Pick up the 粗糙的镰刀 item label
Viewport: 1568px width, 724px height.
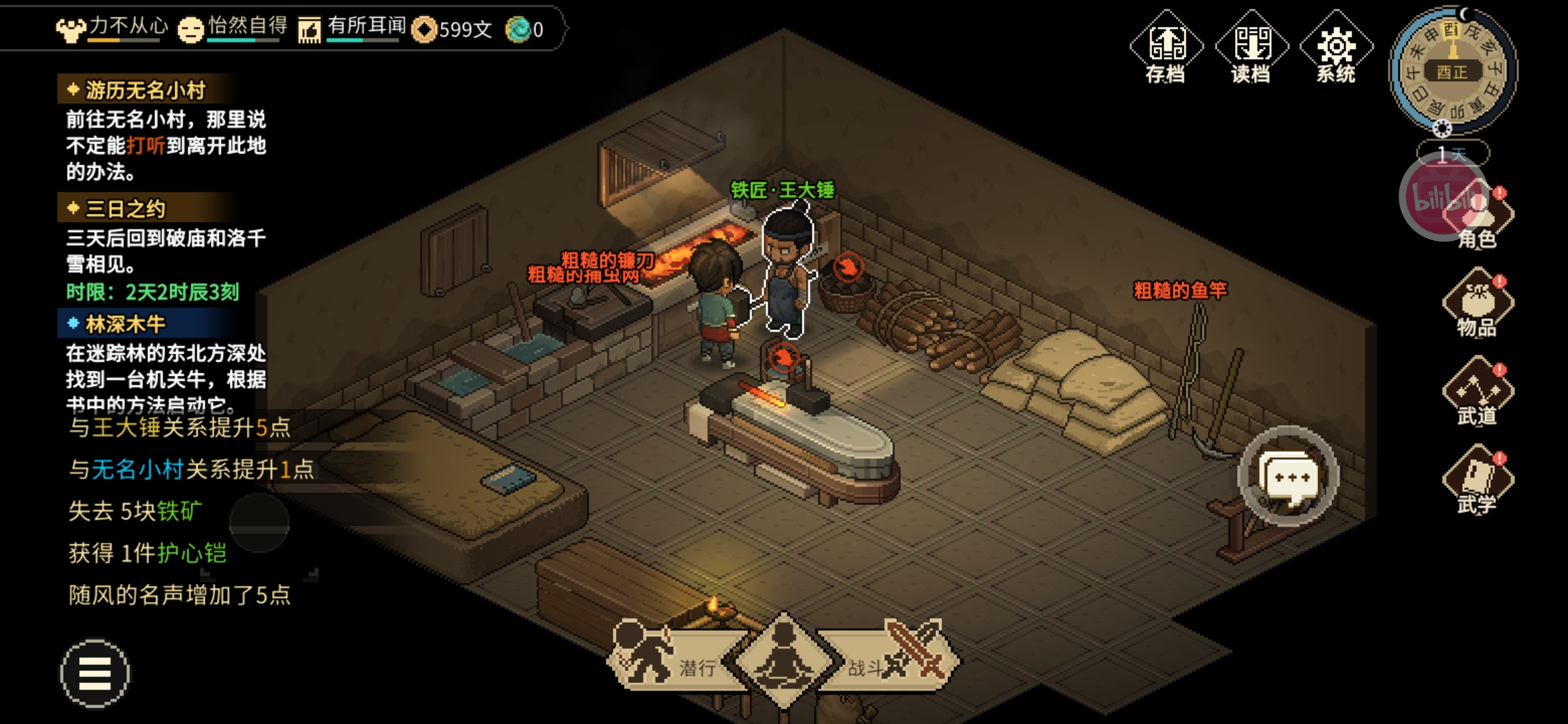tap(607, 259)
